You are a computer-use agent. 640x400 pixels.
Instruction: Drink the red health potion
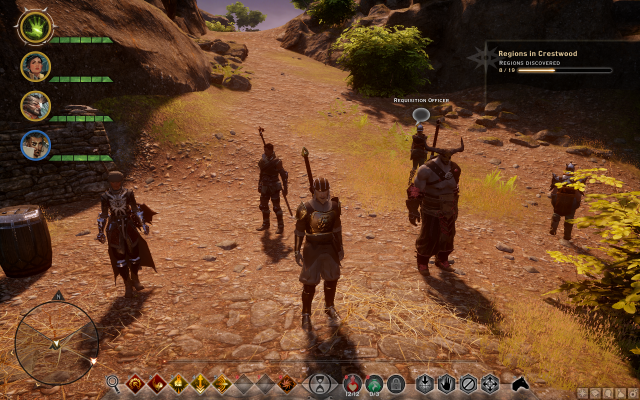[x=352, y=382]
